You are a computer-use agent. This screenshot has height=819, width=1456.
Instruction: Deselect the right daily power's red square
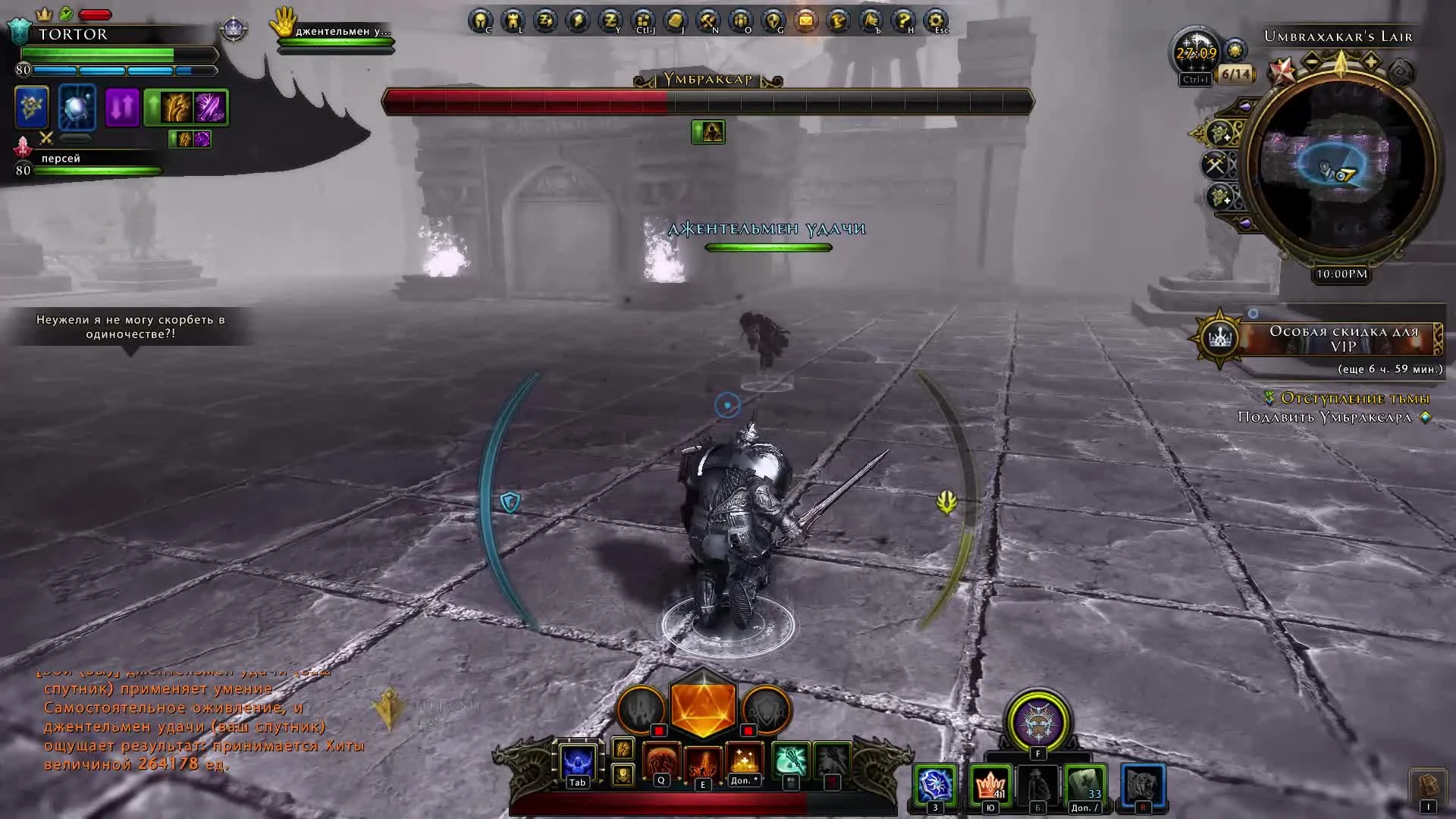(x=748, y=730)
